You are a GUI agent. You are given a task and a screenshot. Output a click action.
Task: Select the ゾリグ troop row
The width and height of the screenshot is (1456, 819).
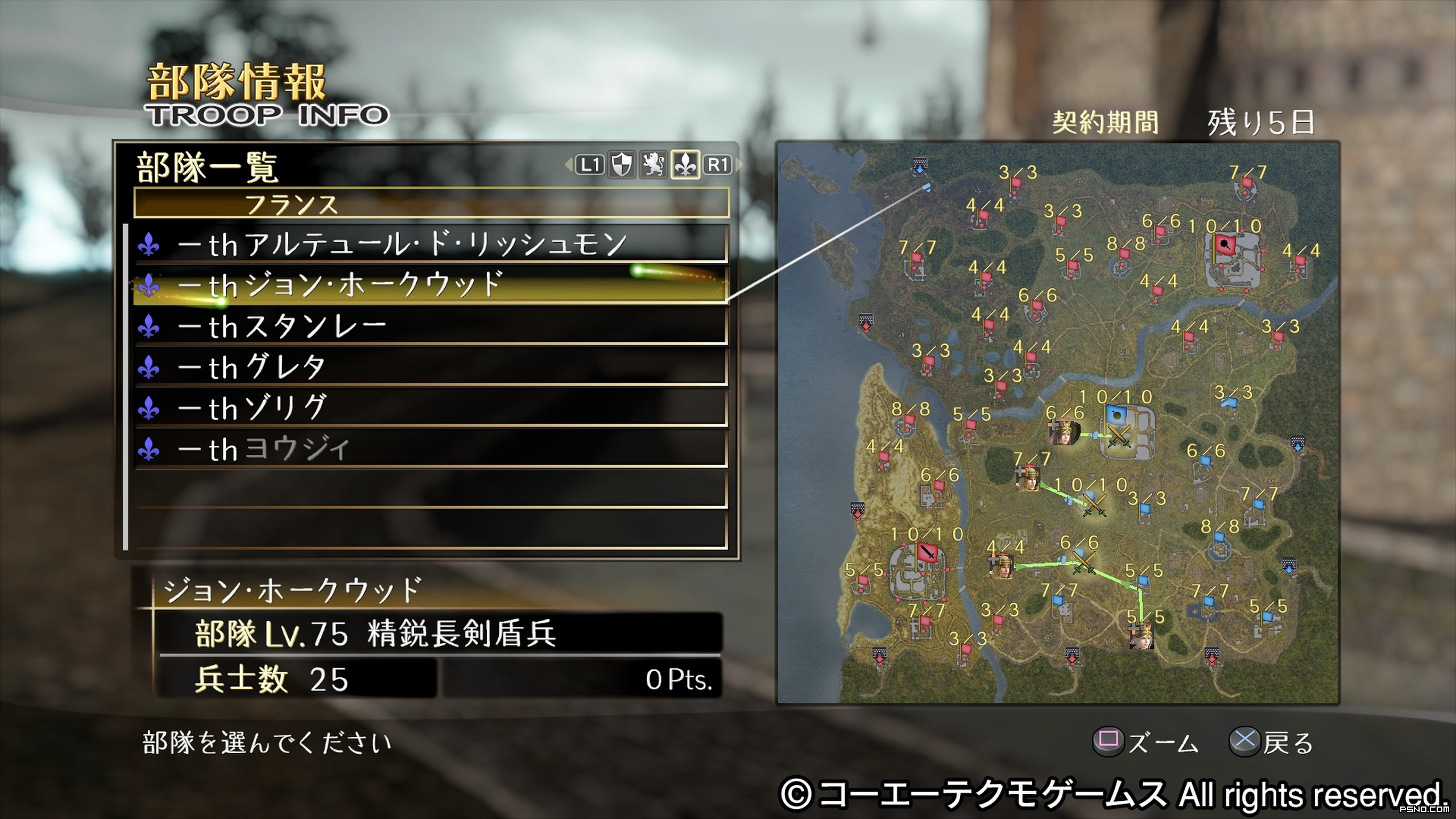point(430,408)
